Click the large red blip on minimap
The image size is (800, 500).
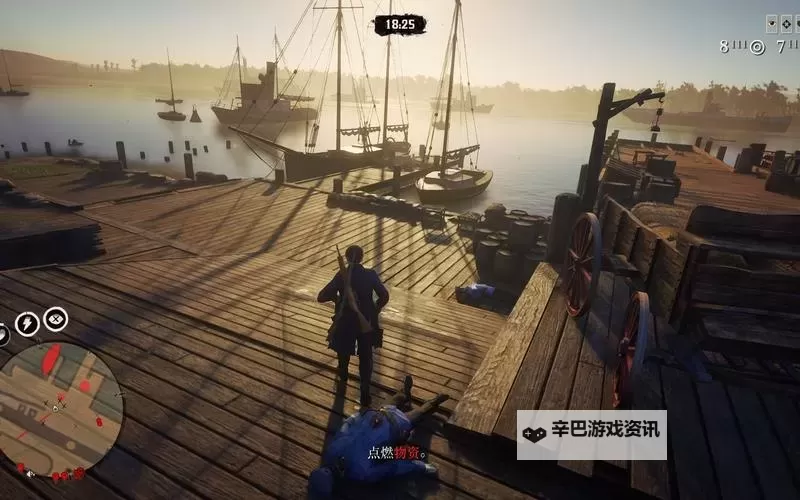52,356
